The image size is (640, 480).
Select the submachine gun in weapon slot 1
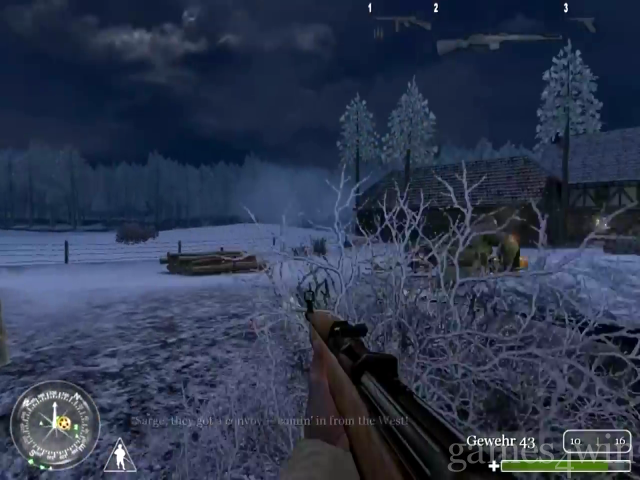pos(400,23)
